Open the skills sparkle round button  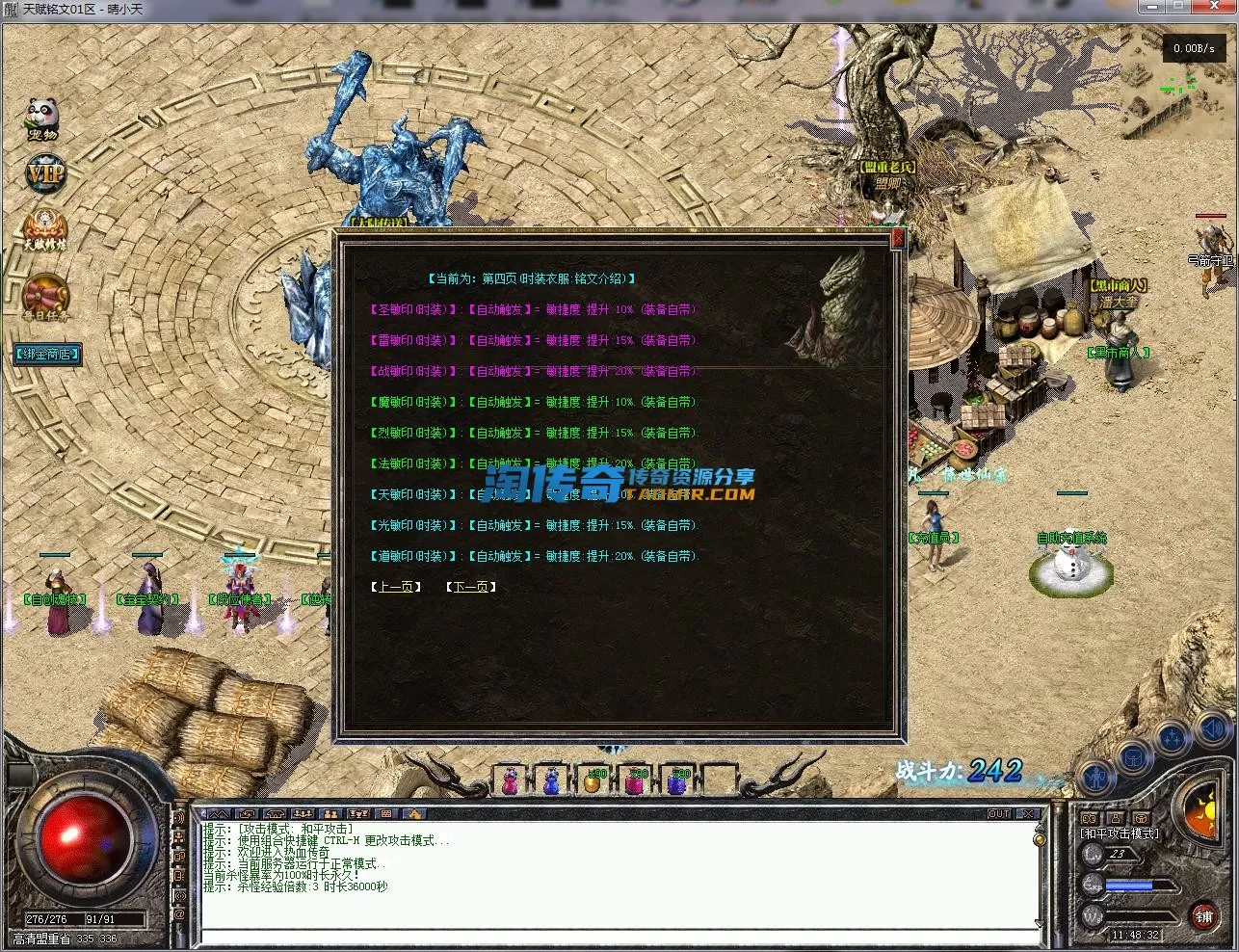[1173, 739]
